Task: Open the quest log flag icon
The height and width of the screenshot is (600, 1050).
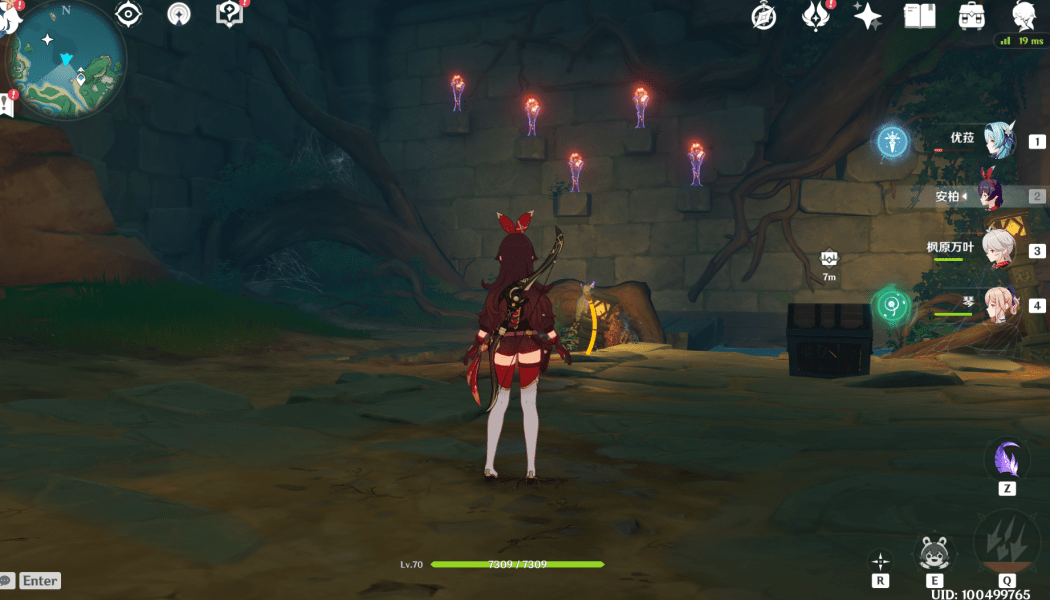Action: (x=7, y=105)
